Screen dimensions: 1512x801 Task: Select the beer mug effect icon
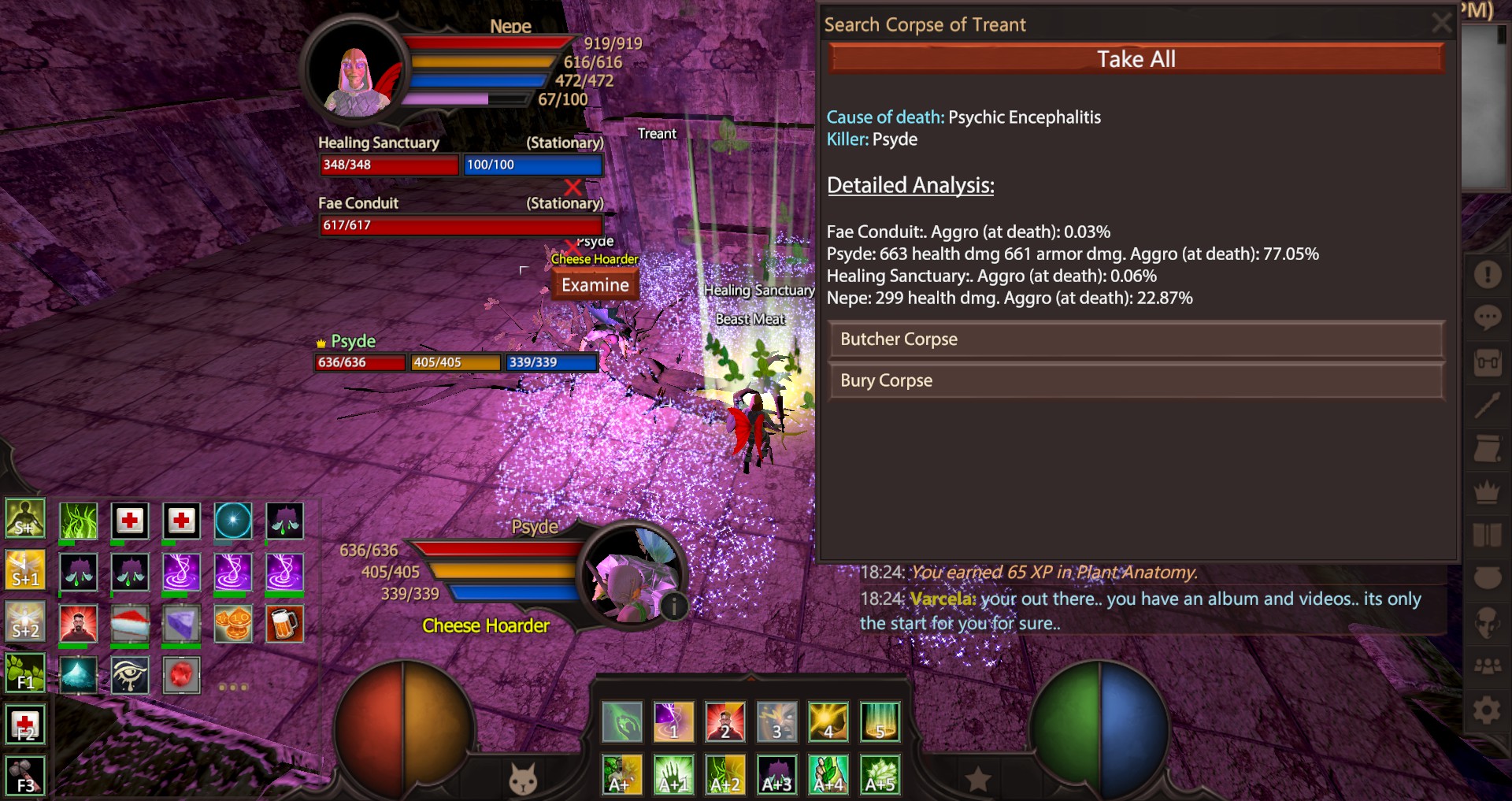[x=284, y=624]
